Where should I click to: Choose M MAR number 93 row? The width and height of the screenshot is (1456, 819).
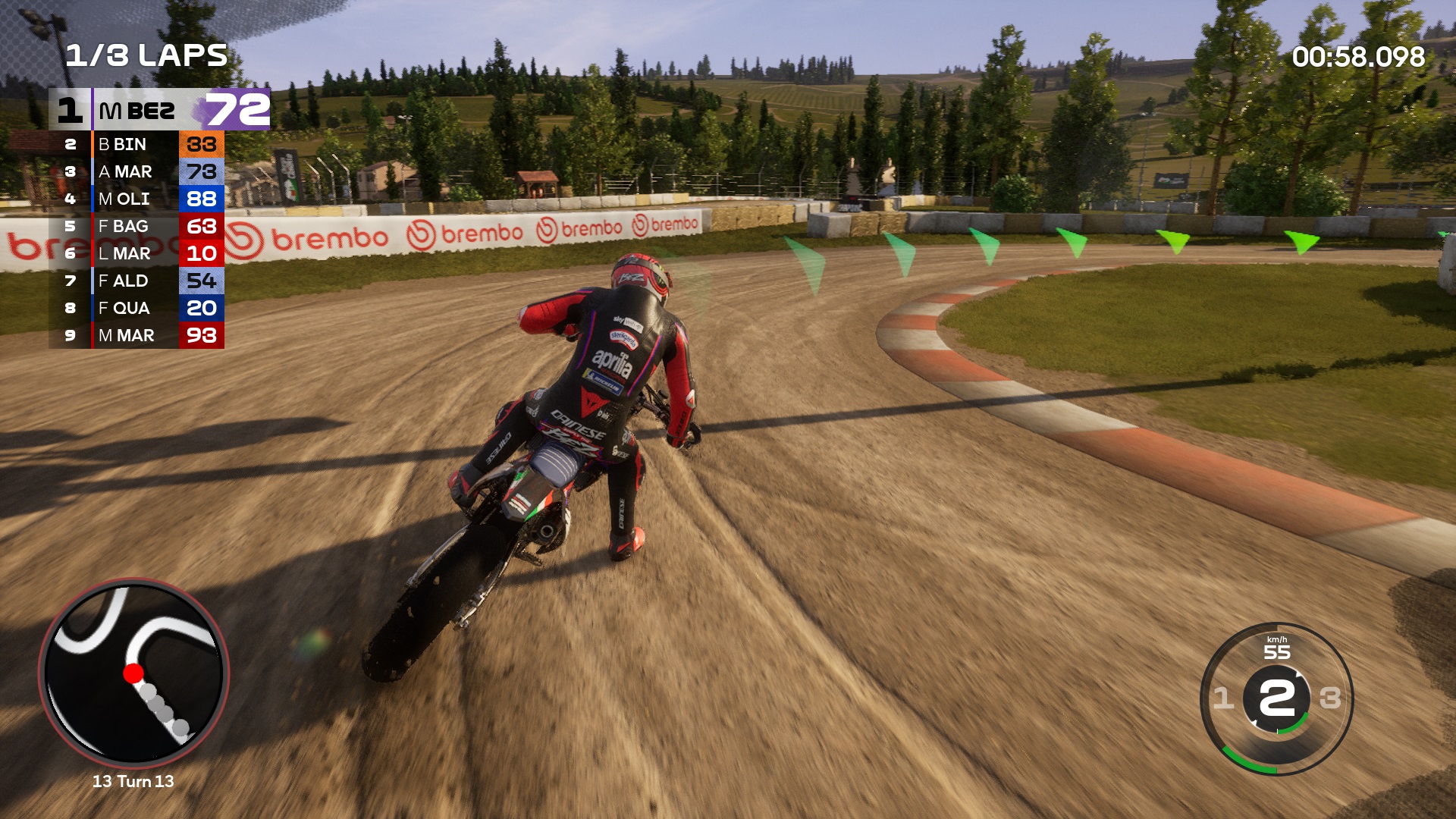coord(136,335)
